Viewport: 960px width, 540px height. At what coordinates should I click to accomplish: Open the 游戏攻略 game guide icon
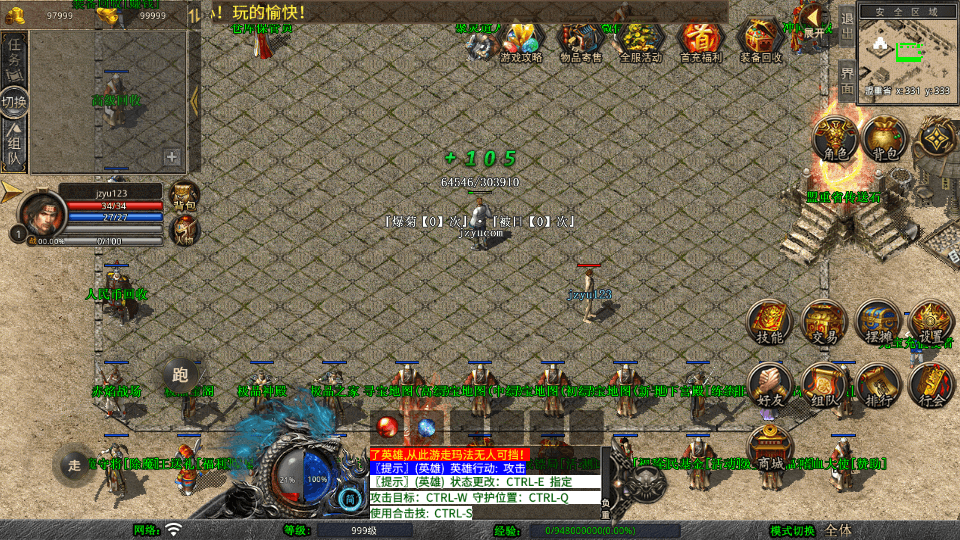click(521, 41)
